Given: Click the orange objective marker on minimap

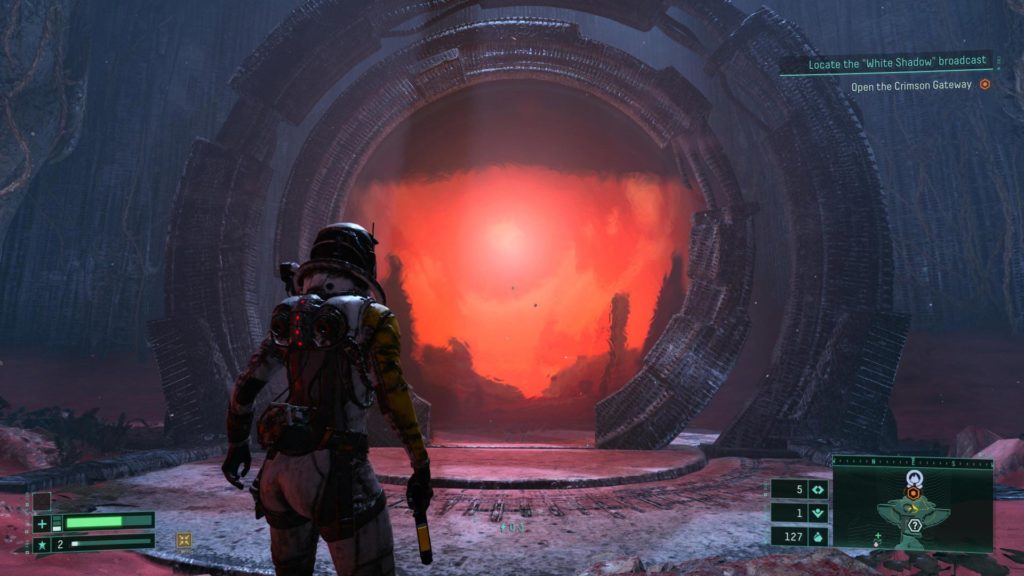Looking at the screenshot, I should click(x=912, y=492).
